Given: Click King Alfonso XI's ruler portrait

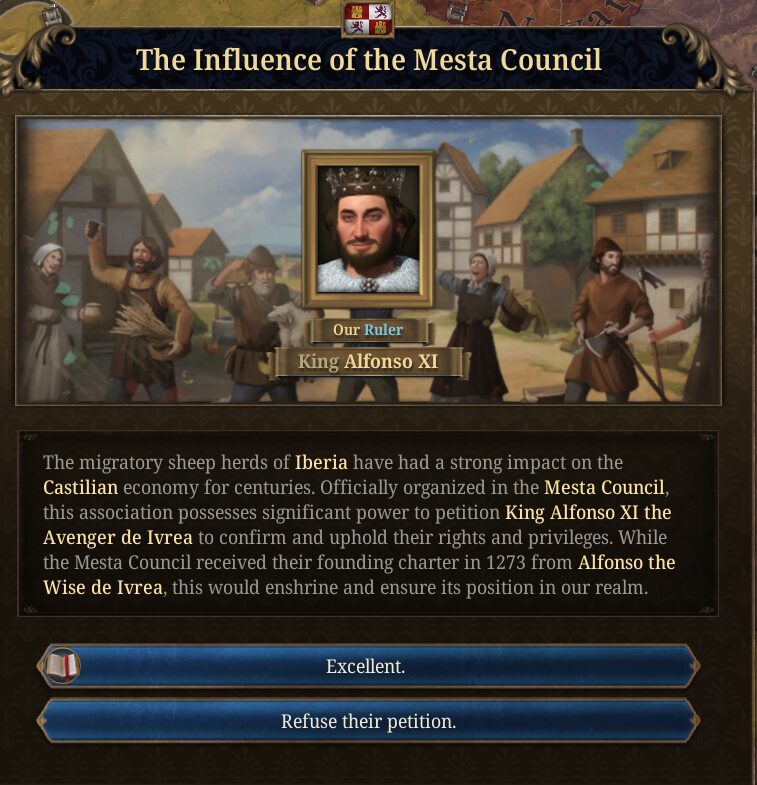Looking at the screenshot, I should (367, 230).
